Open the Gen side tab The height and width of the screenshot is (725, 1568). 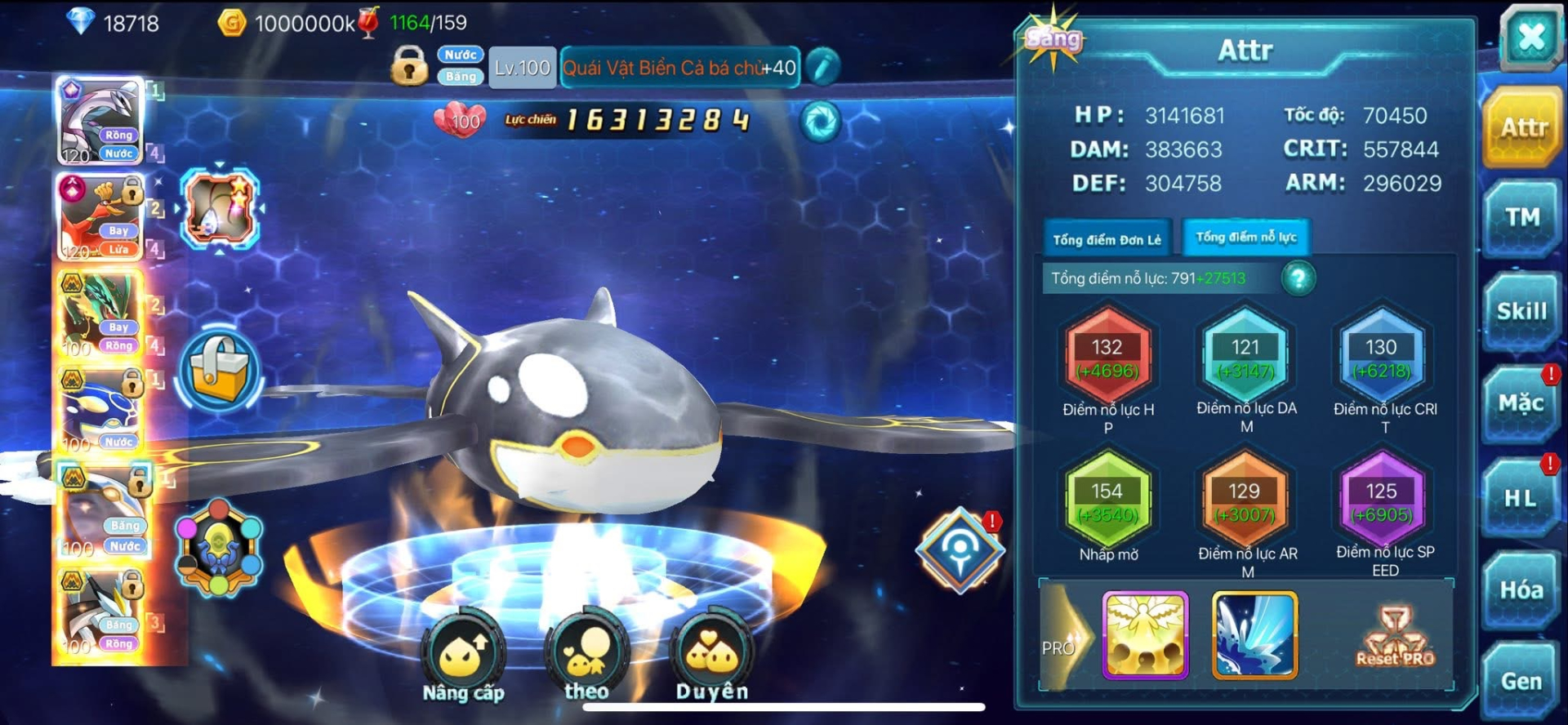coord(1521,681)
